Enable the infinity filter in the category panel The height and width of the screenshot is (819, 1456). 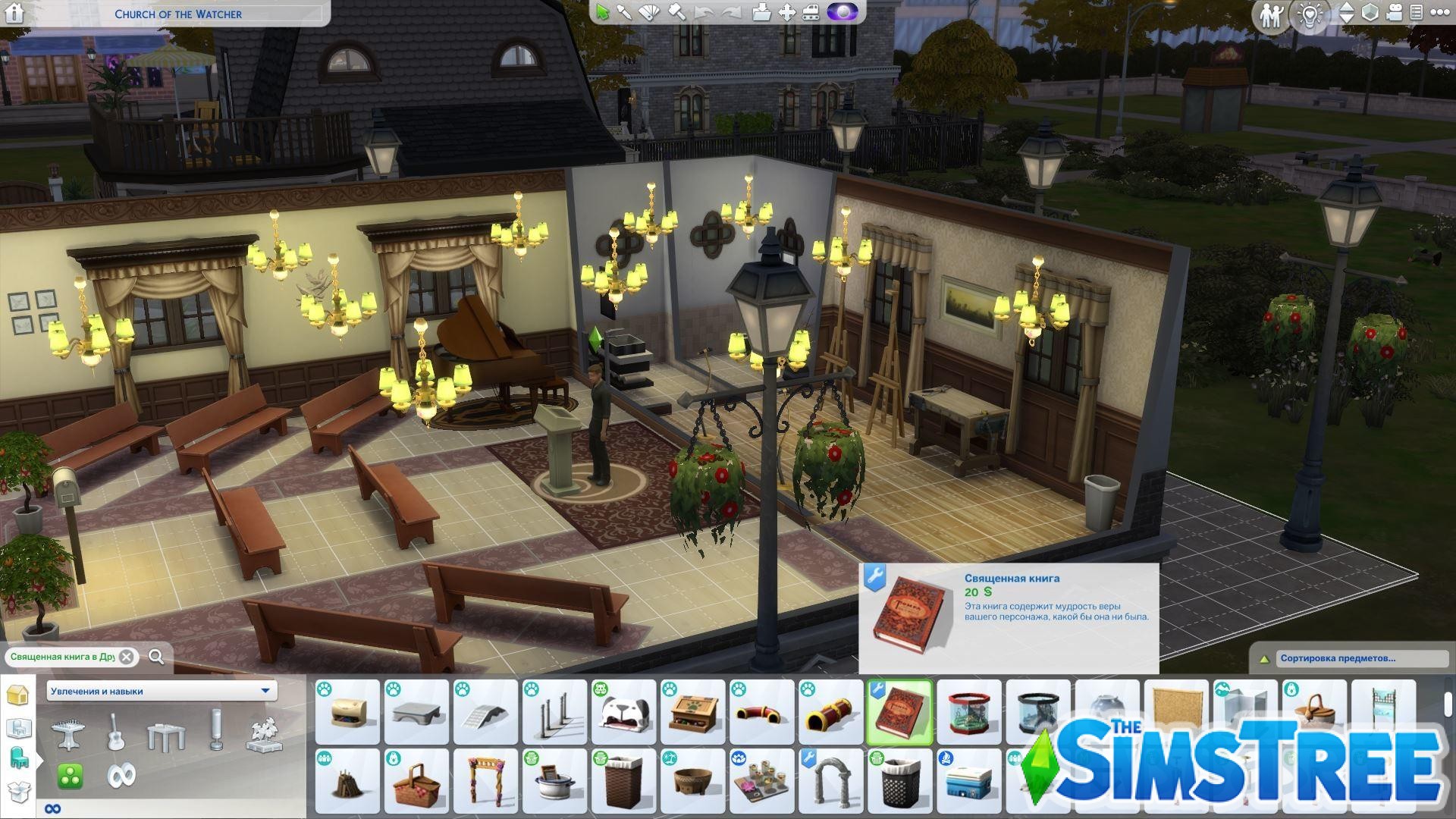[121, 777]
